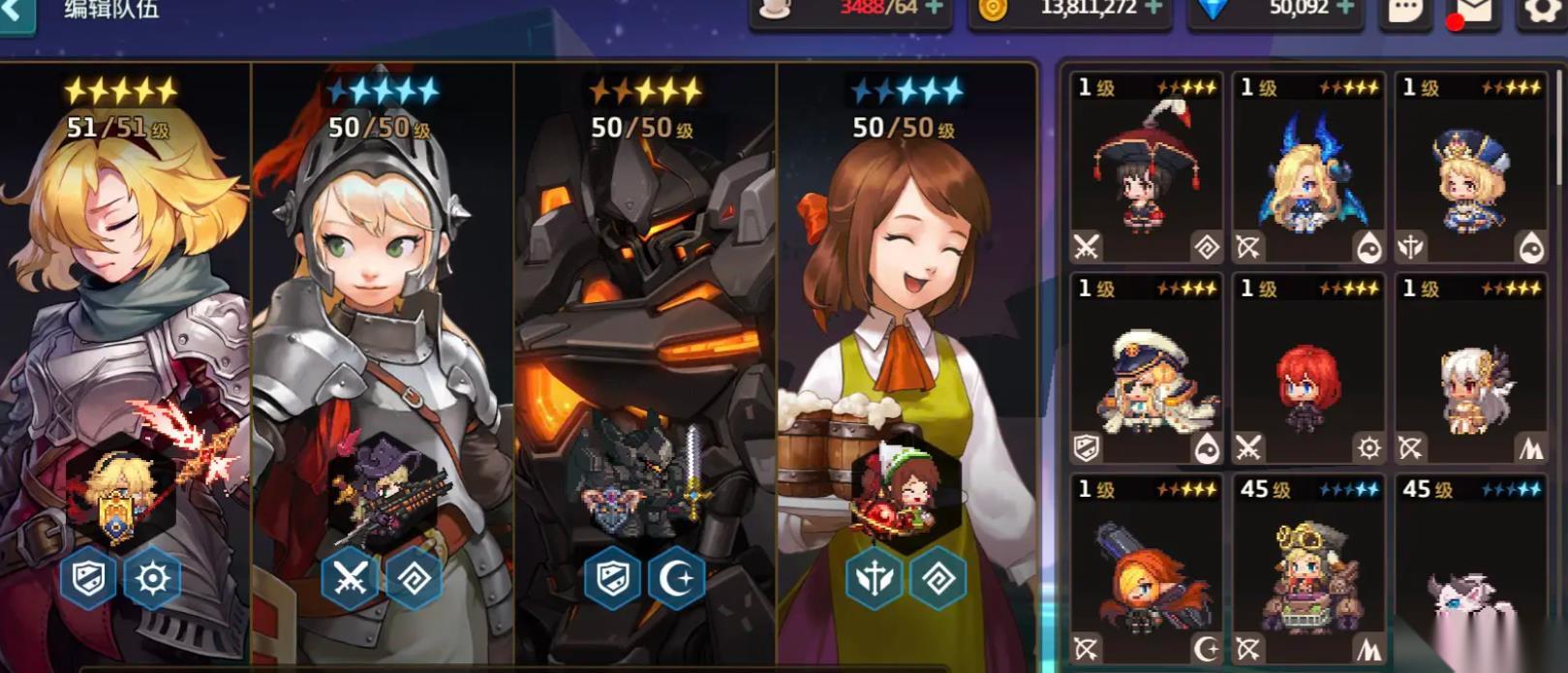The image size is (1568, 673).
Task: Add more coffee stamina with the plus
Action: pyautogui.click(x=934, y=9)
